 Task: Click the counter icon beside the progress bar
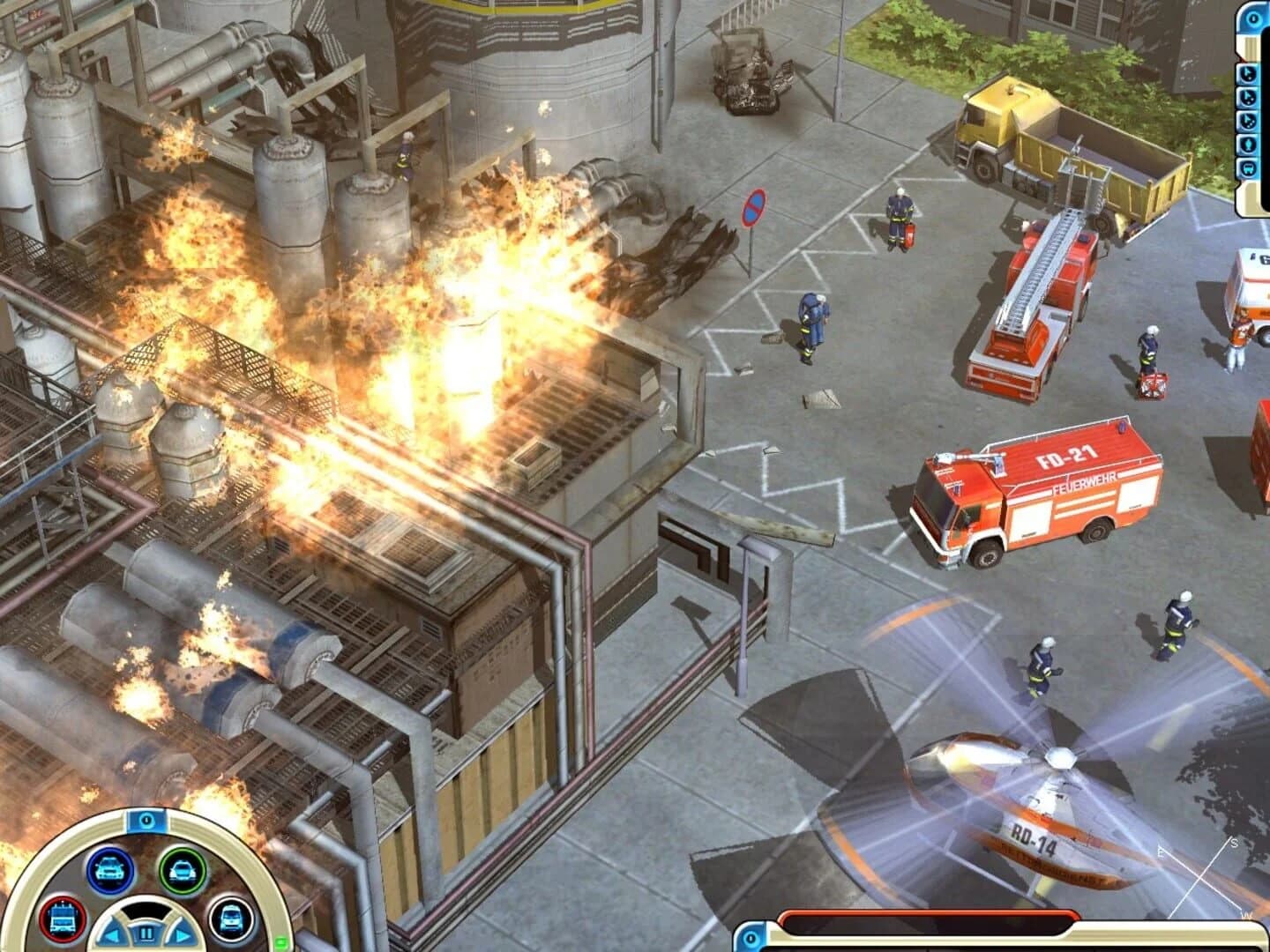click(749, 937)
